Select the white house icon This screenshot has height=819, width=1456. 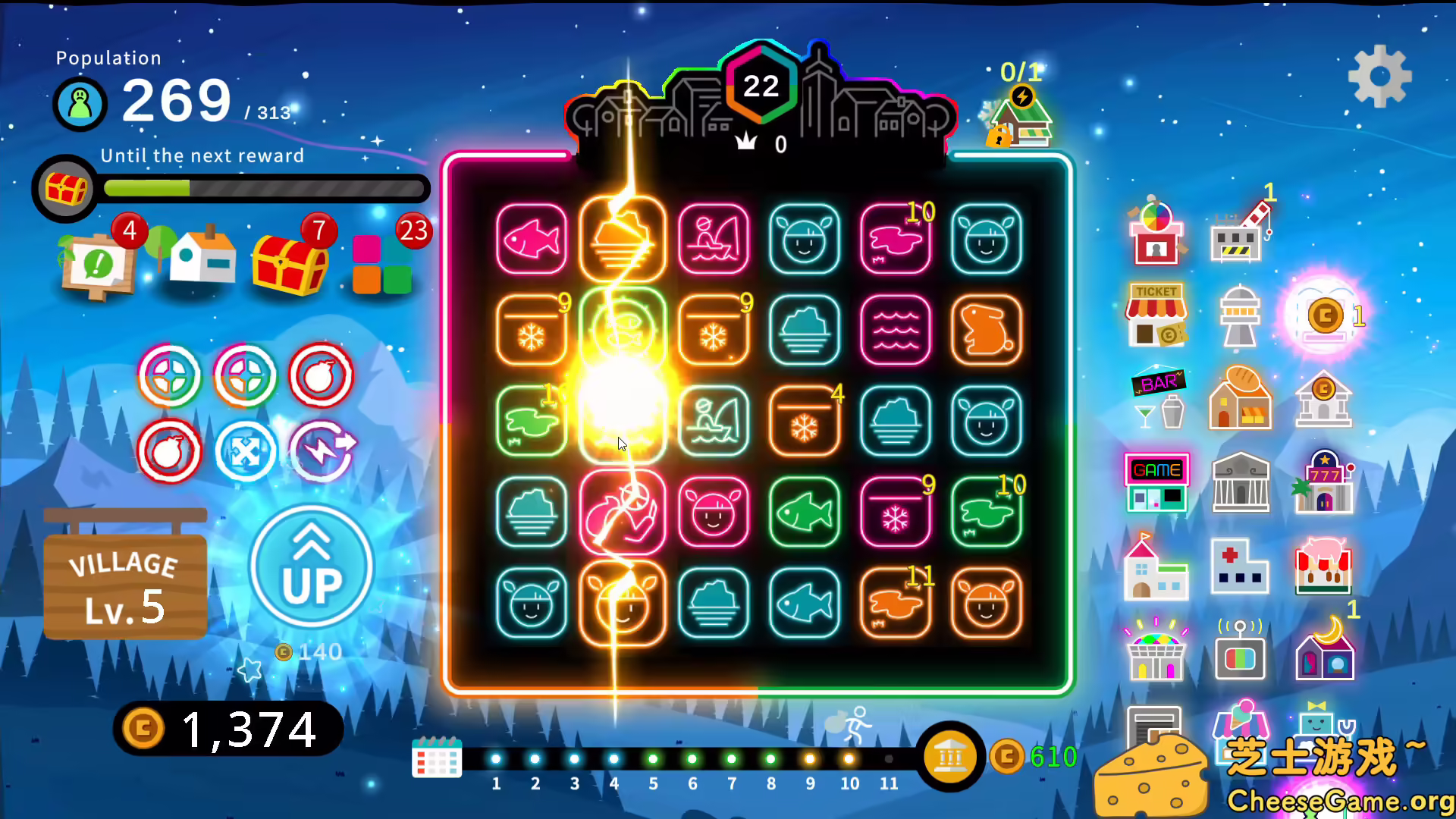click(x=199, y=258)
